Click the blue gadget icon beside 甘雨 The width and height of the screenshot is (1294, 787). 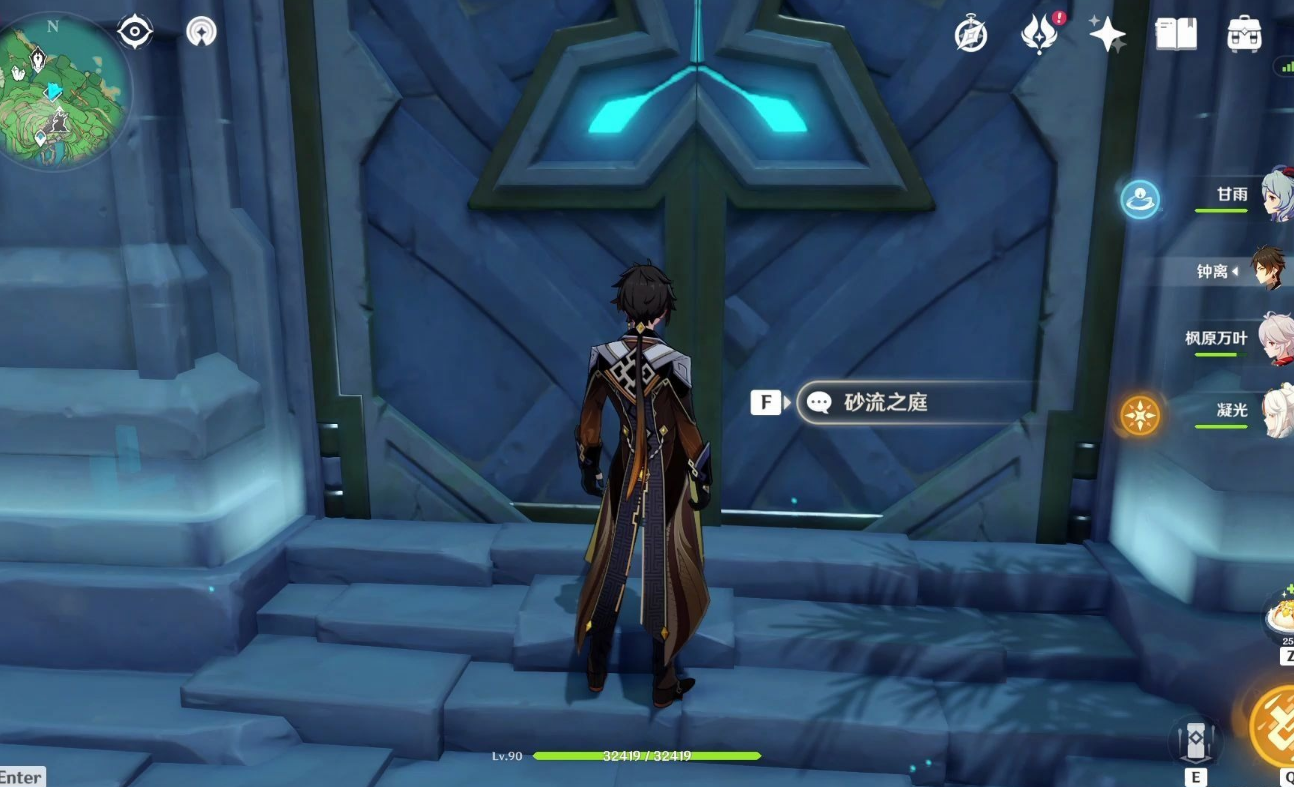[1140, 199]
